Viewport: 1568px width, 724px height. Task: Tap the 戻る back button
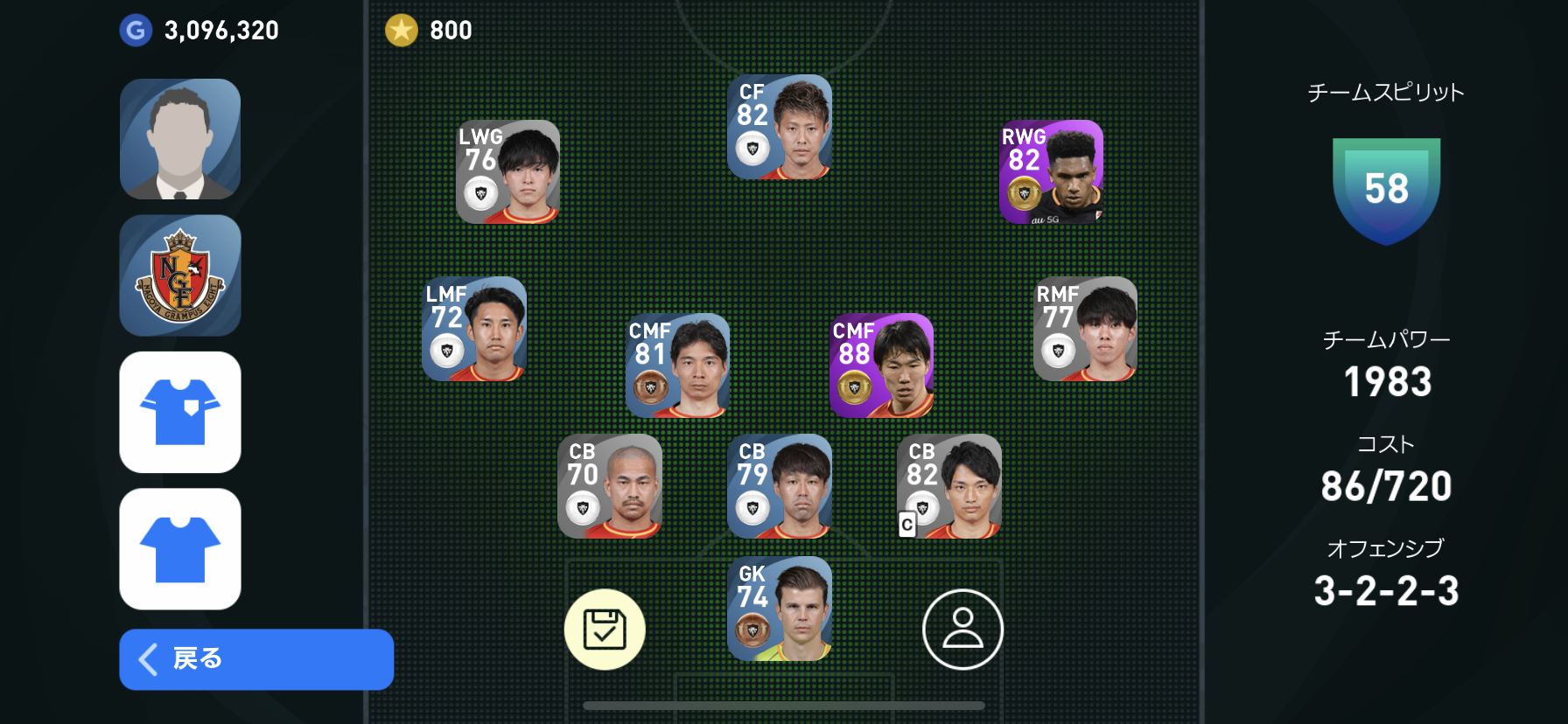coord(255,659)
